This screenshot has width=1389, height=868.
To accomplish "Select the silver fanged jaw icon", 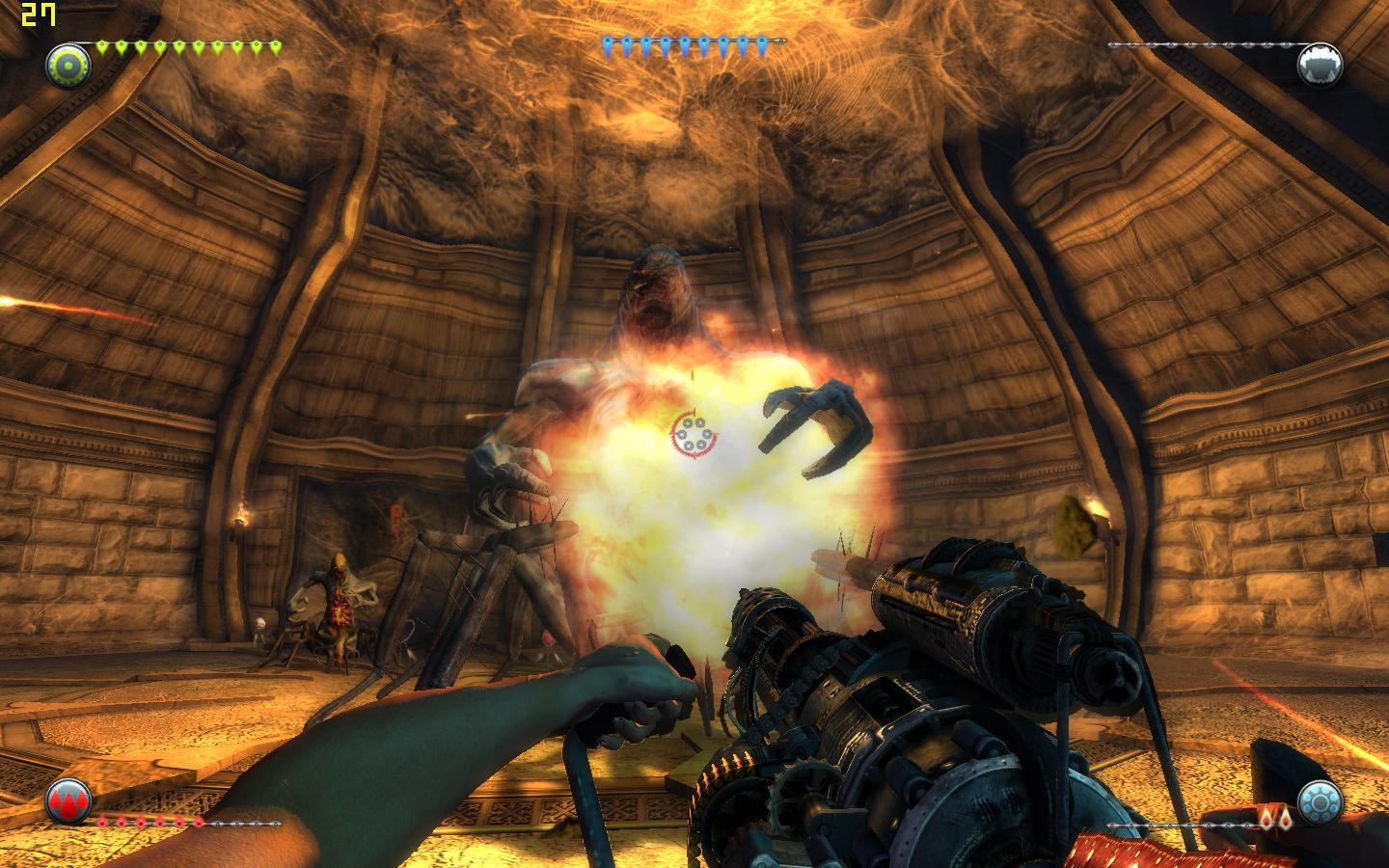I will pyautogui.click(x=1320, y=66).
